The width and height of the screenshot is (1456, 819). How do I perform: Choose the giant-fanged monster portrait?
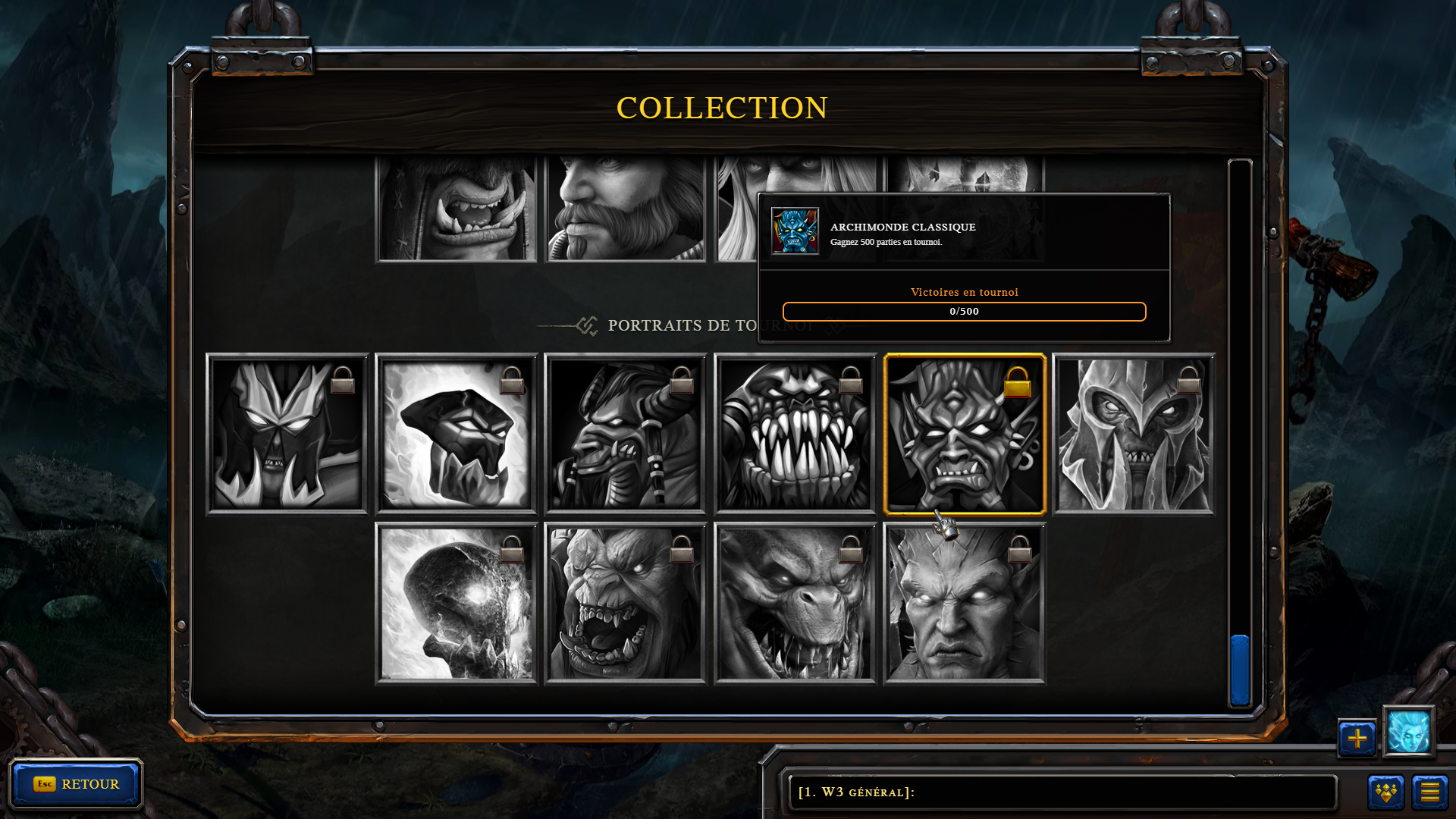(795, 434)
